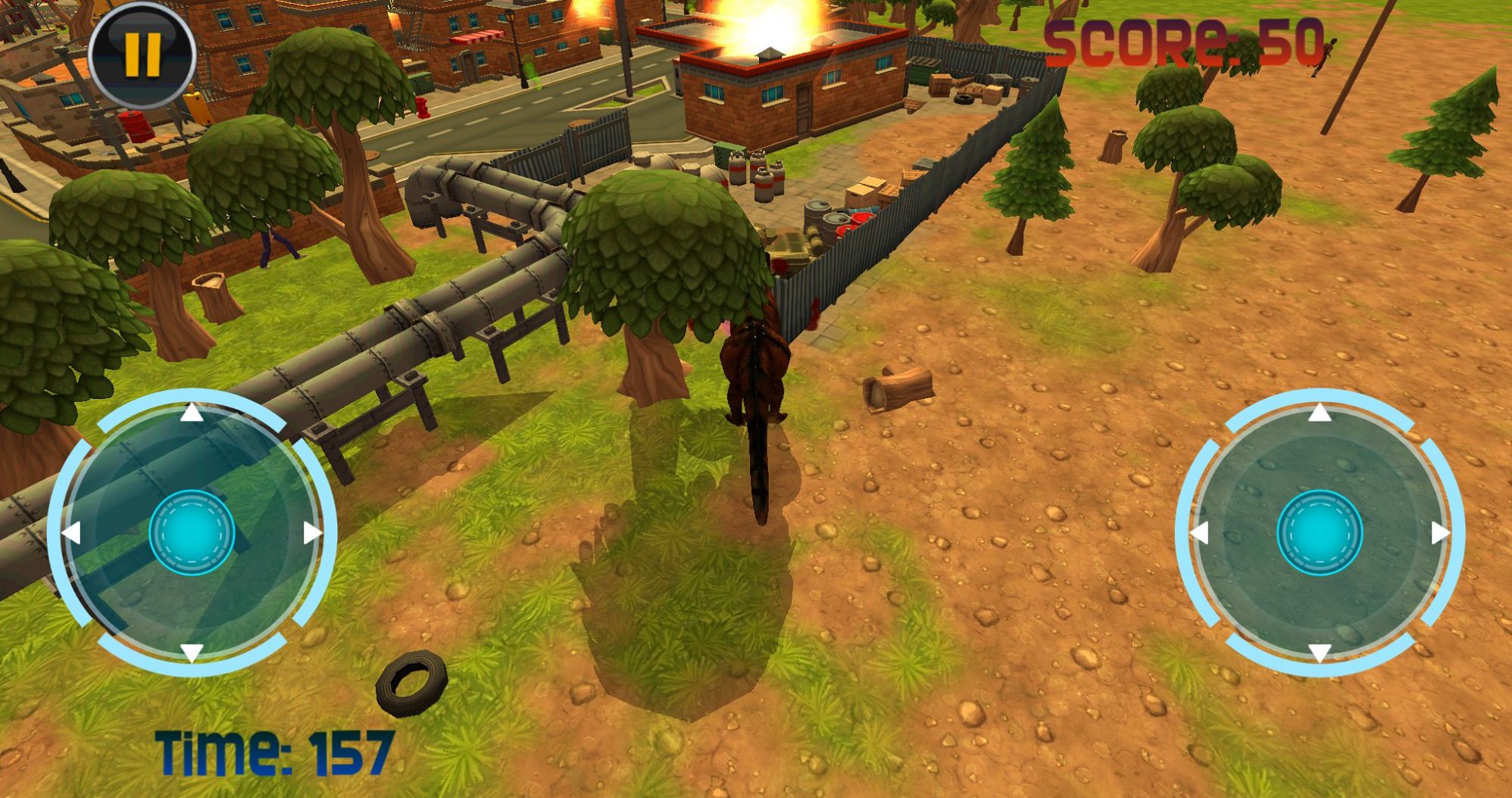The height and width of the screenshot is (798, 1512).
Task: Tap the right joystick's up arrow
Action: [1320, 413]
